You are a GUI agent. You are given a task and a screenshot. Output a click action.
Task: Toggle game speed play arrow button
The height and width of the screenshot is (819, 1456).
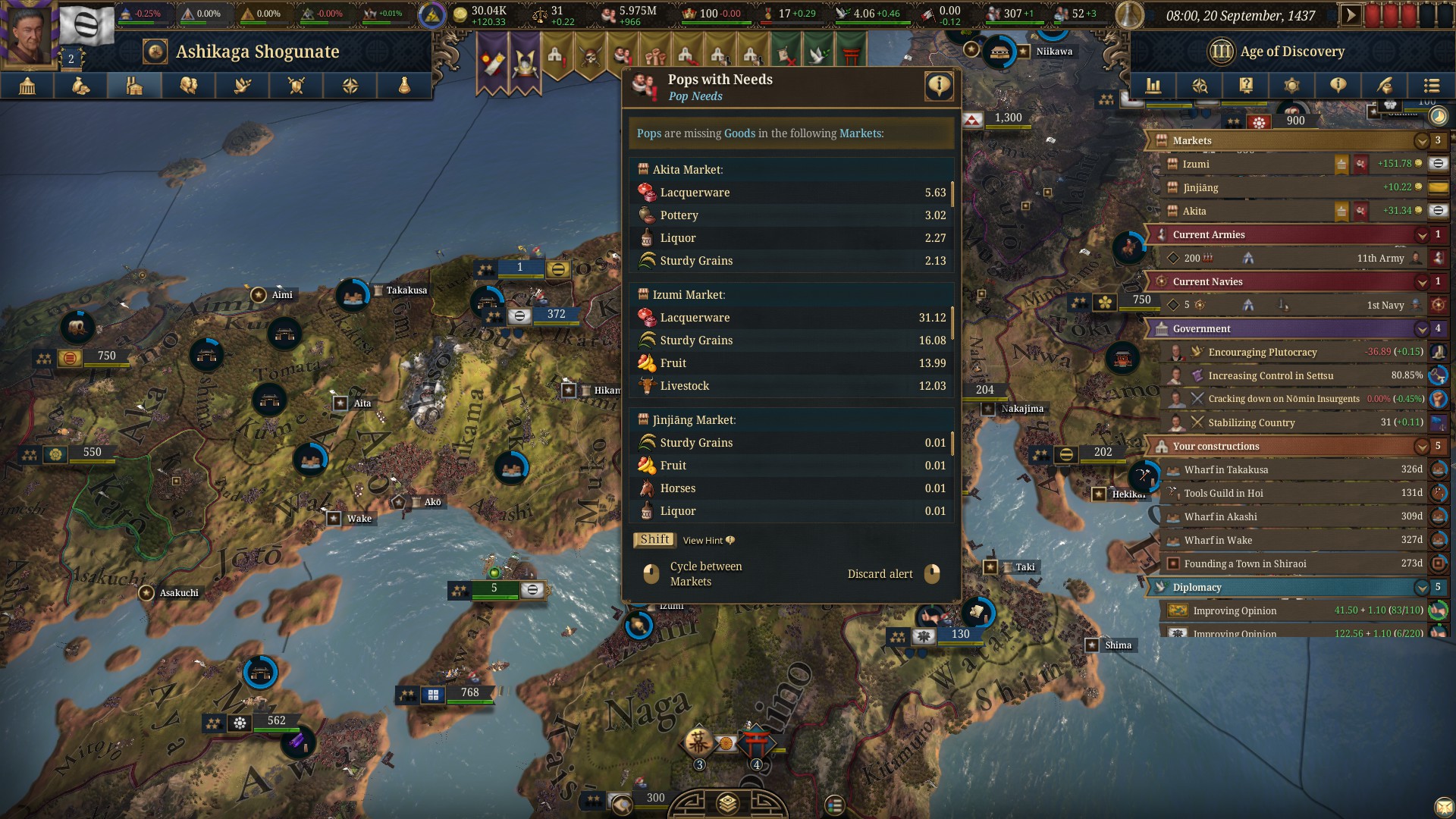coord(1350,15)
